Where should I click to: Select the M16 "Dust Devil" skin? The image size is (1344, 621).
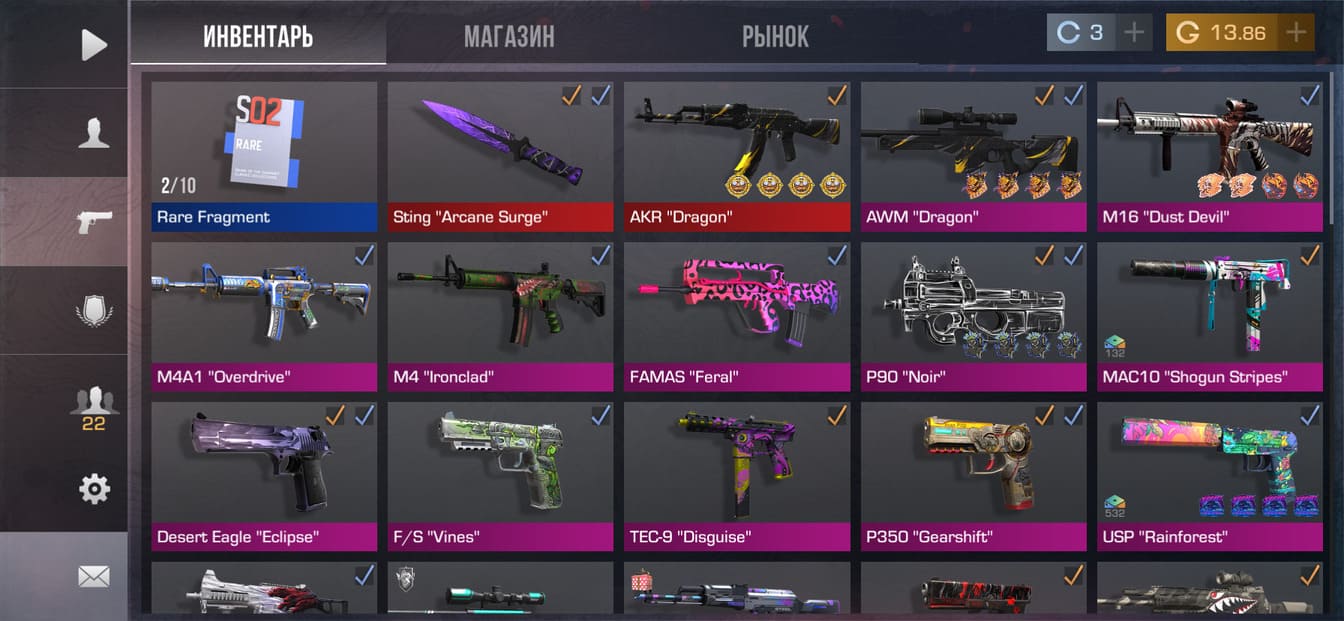coord(1209,156)
